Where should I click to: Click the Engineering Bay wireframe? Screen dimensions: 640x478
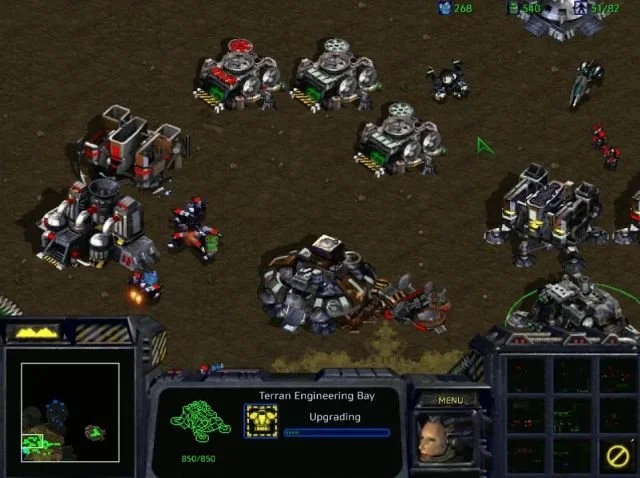coord(200,420)
